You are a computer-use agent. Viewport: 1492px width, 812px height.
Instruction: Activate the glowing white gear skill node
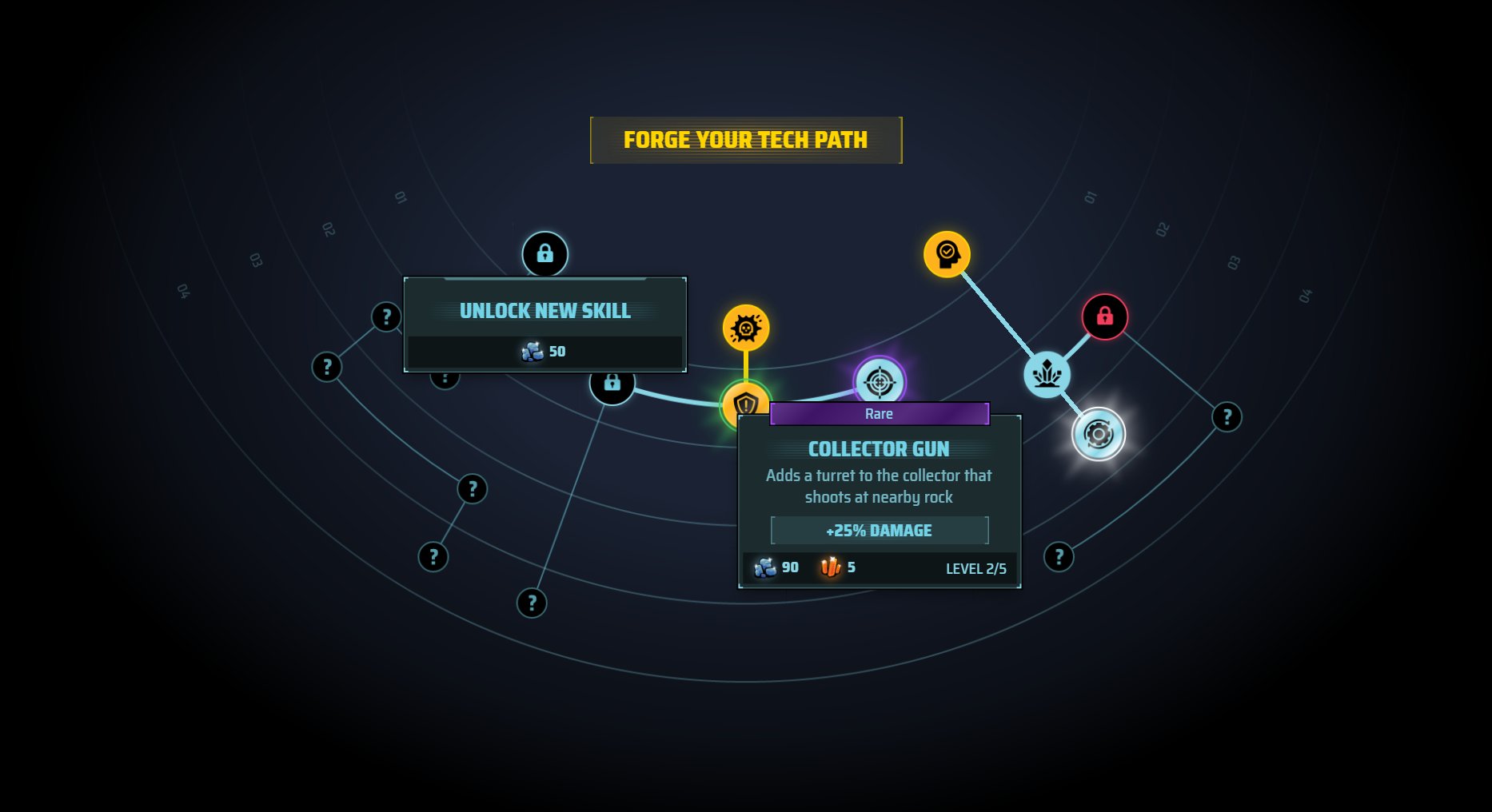point(1098,434)
